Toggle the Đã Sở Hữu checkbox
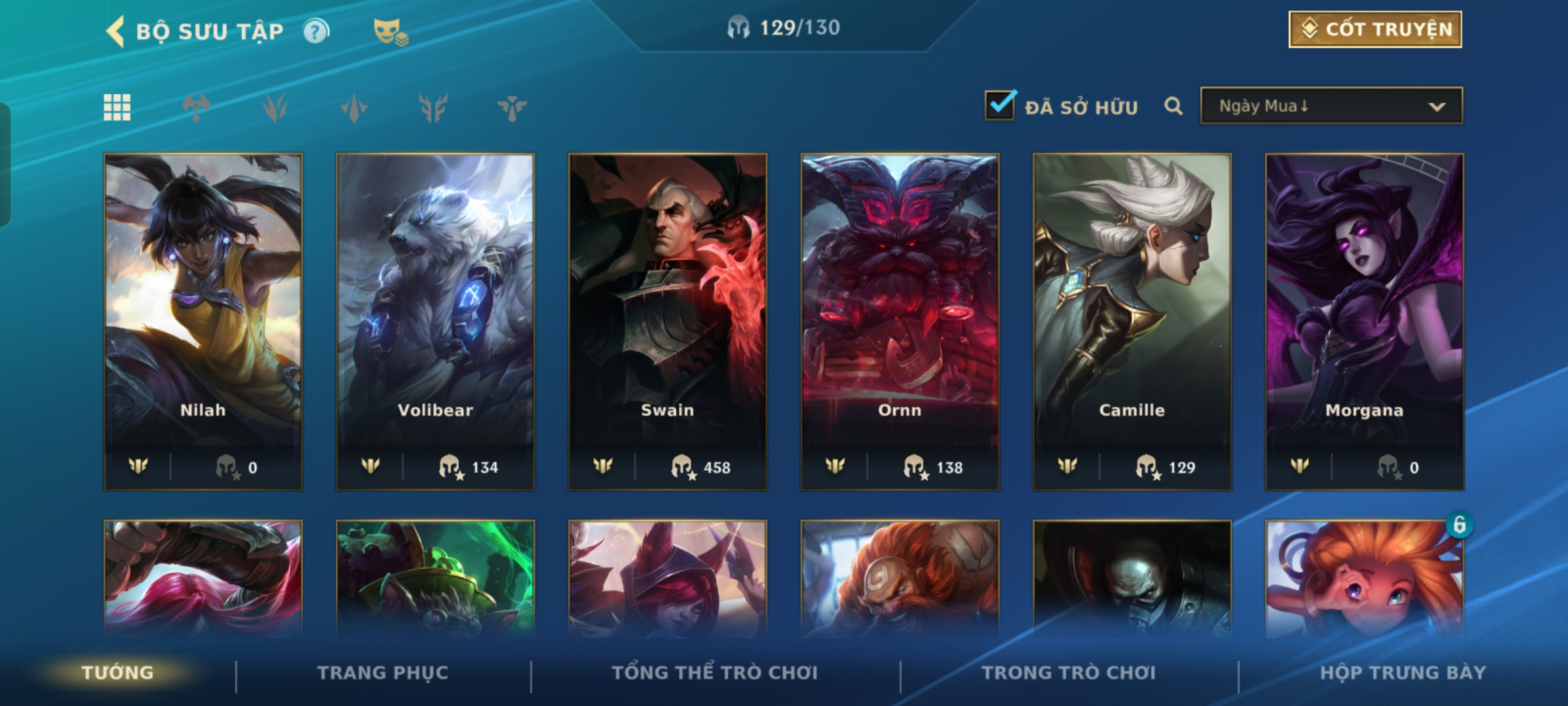The height and width of the screenshot is (706, 1568). tap(1000, 106)
